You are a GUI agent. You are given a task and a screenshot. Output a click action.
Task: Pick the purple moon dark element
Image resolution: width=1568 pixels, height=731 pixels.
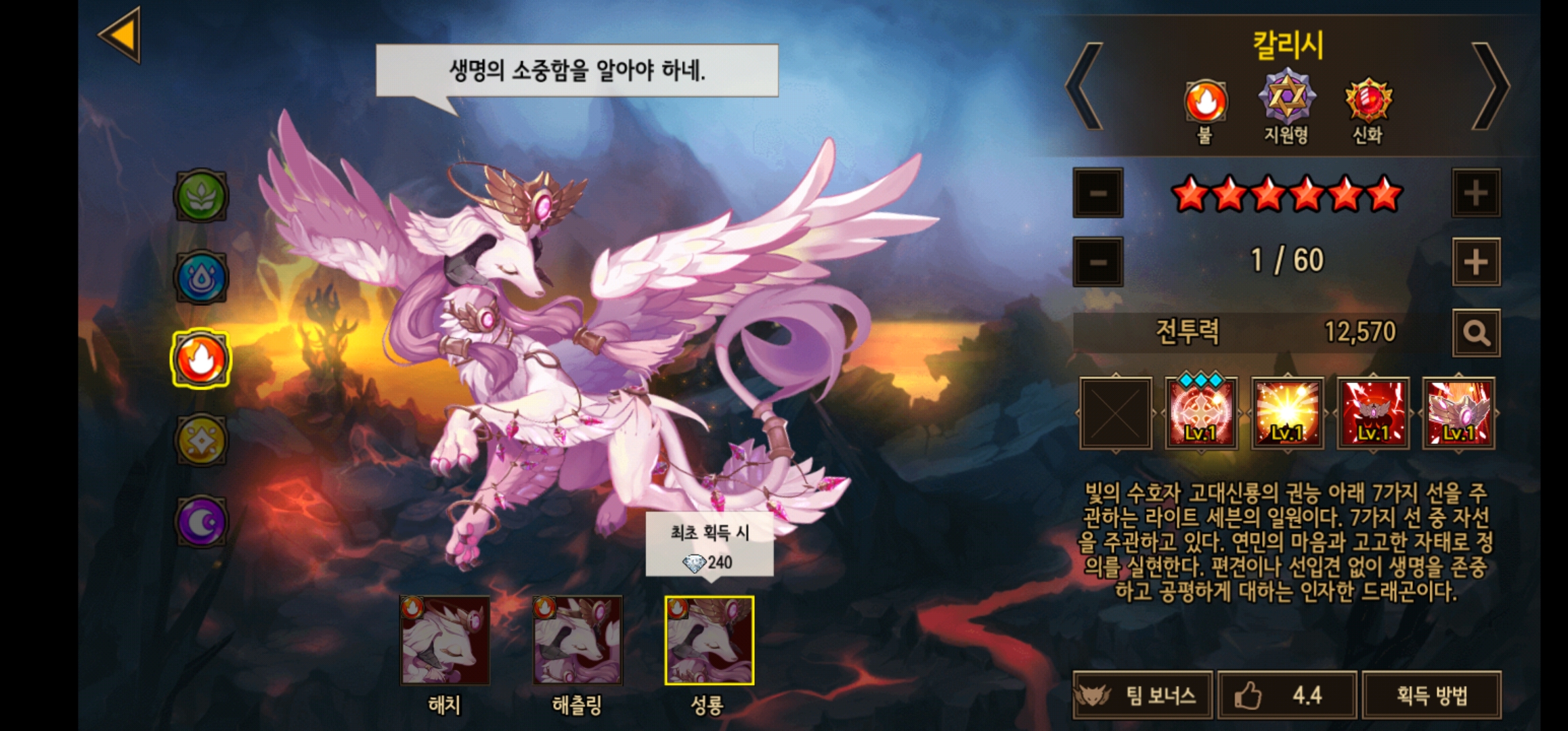[201, 521]
